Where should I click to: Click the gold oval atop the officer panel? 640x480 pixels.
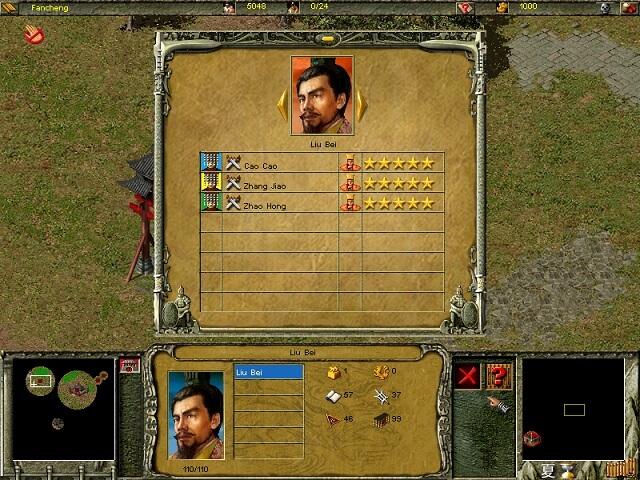322,39
